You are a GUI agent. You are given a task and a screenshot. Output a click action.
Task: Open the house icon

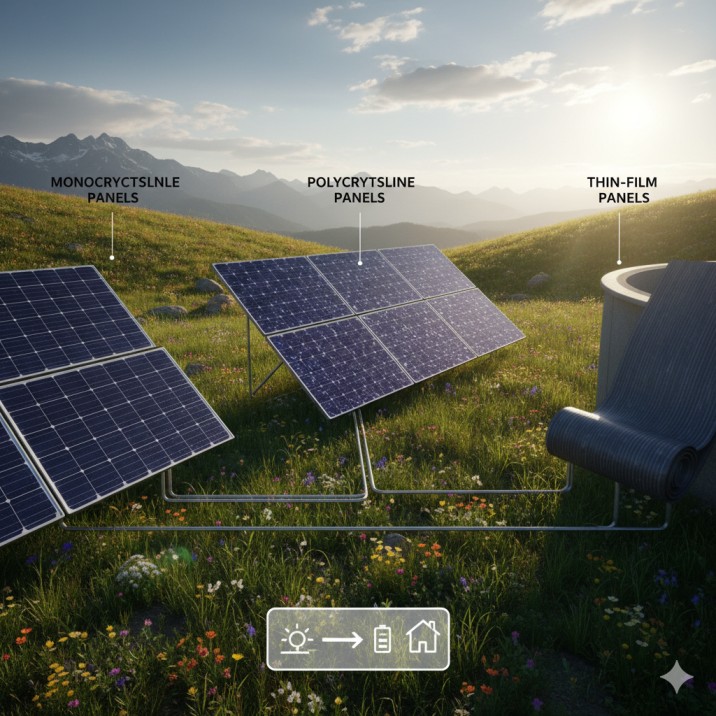pos(423,637)
